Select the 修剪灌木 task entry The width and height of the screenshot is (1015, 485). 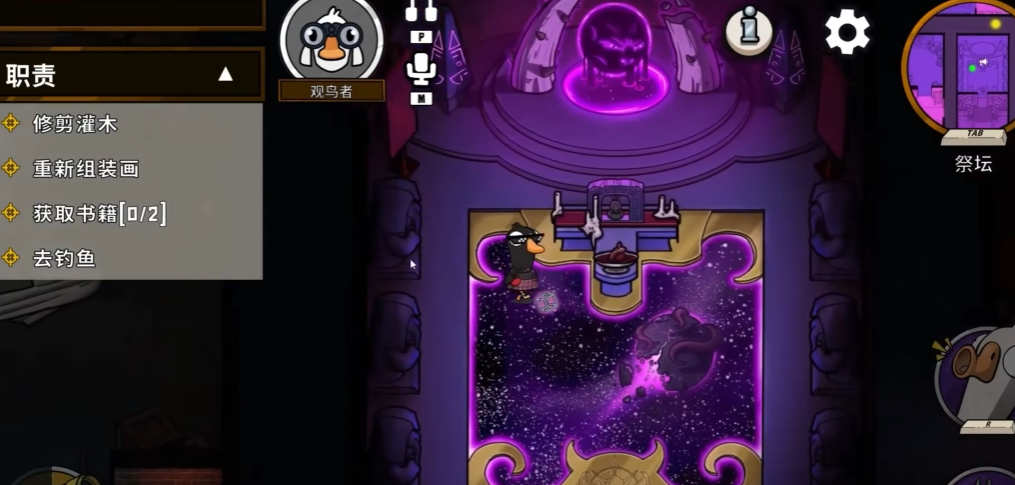[x=75, y=124]
